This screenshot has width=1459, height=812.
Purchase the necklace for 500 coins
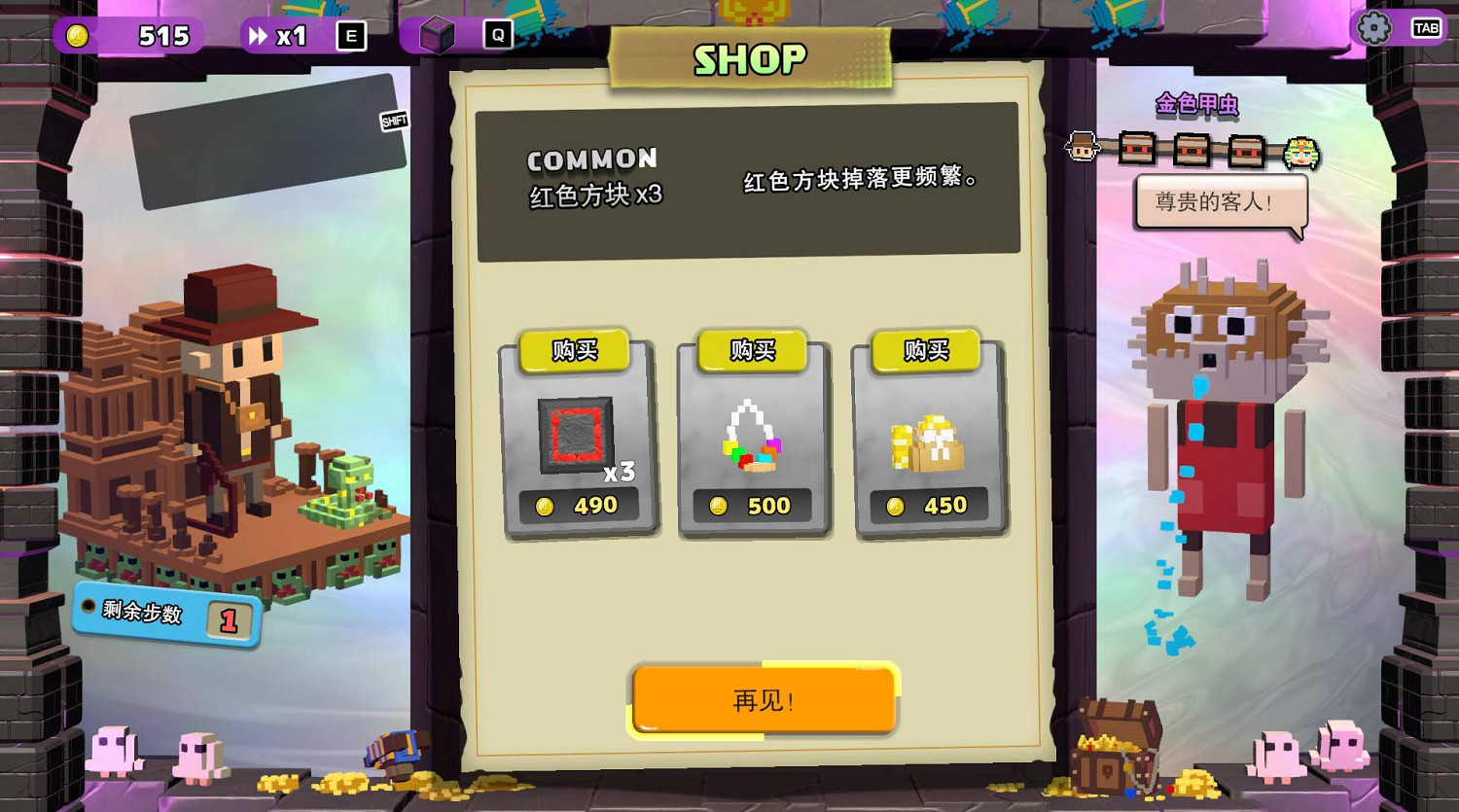(752, 352)
